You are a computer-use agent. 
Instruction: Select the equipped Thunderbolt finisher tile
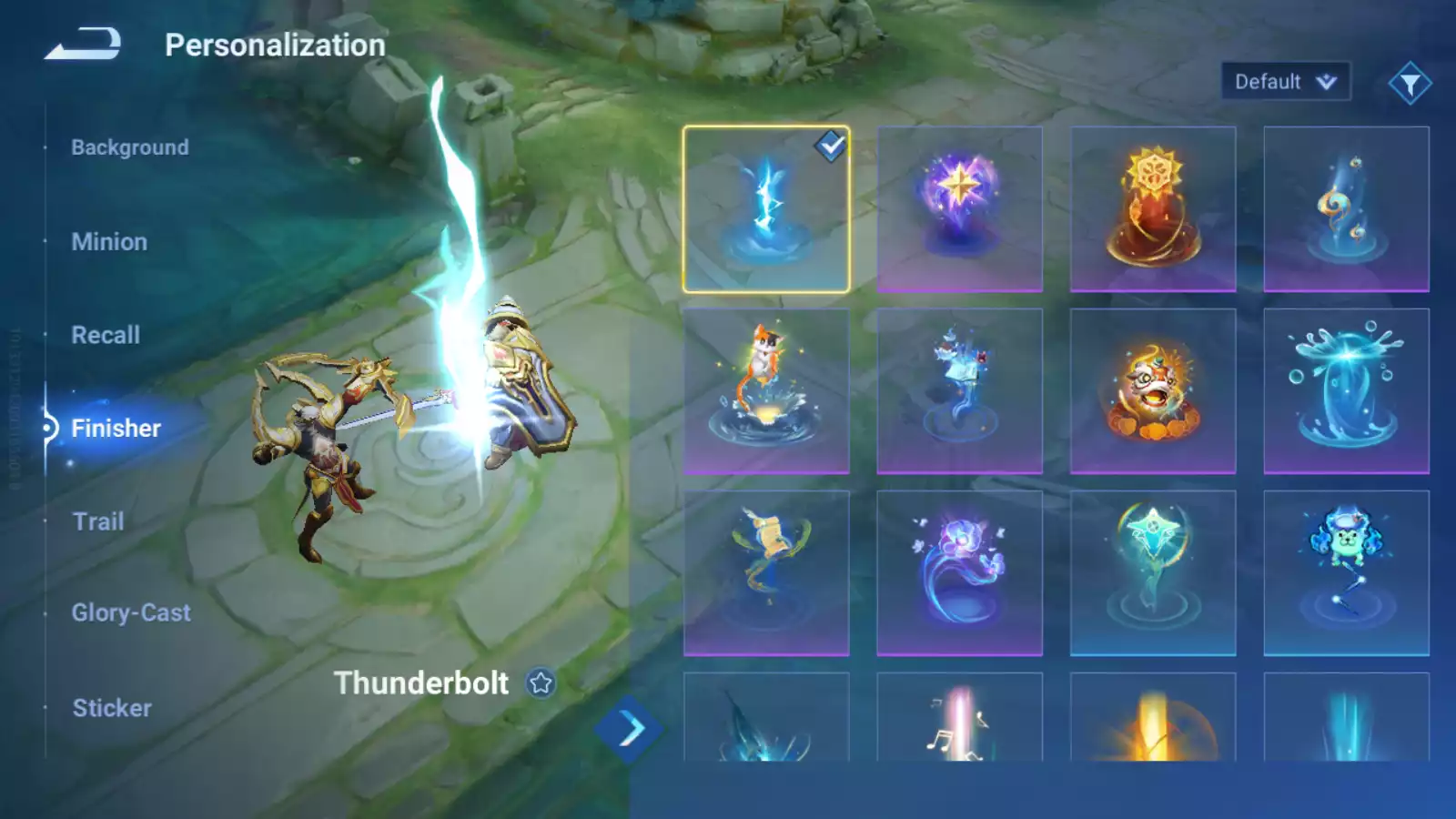(766, 209)
